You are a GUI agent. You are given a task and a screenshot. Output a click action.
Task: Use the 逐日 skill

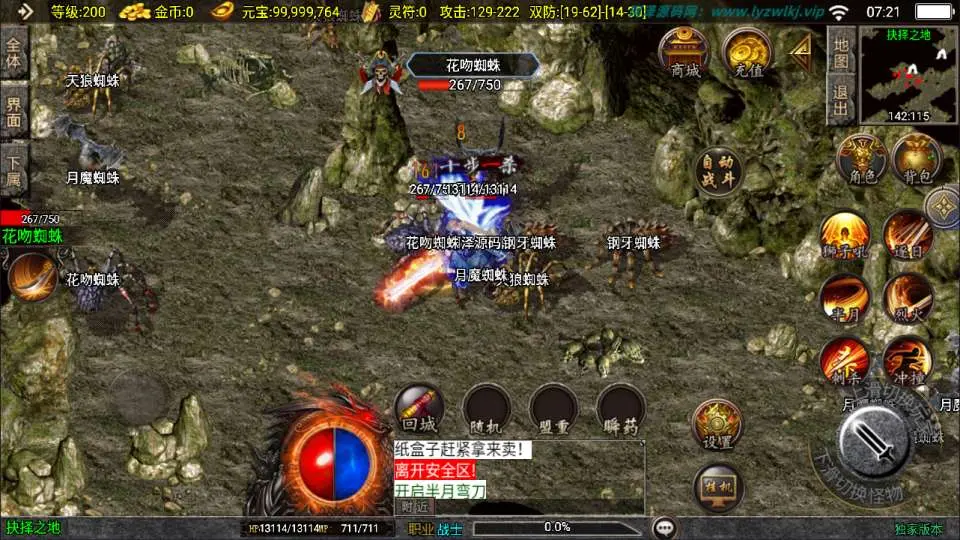click(907, 236)
